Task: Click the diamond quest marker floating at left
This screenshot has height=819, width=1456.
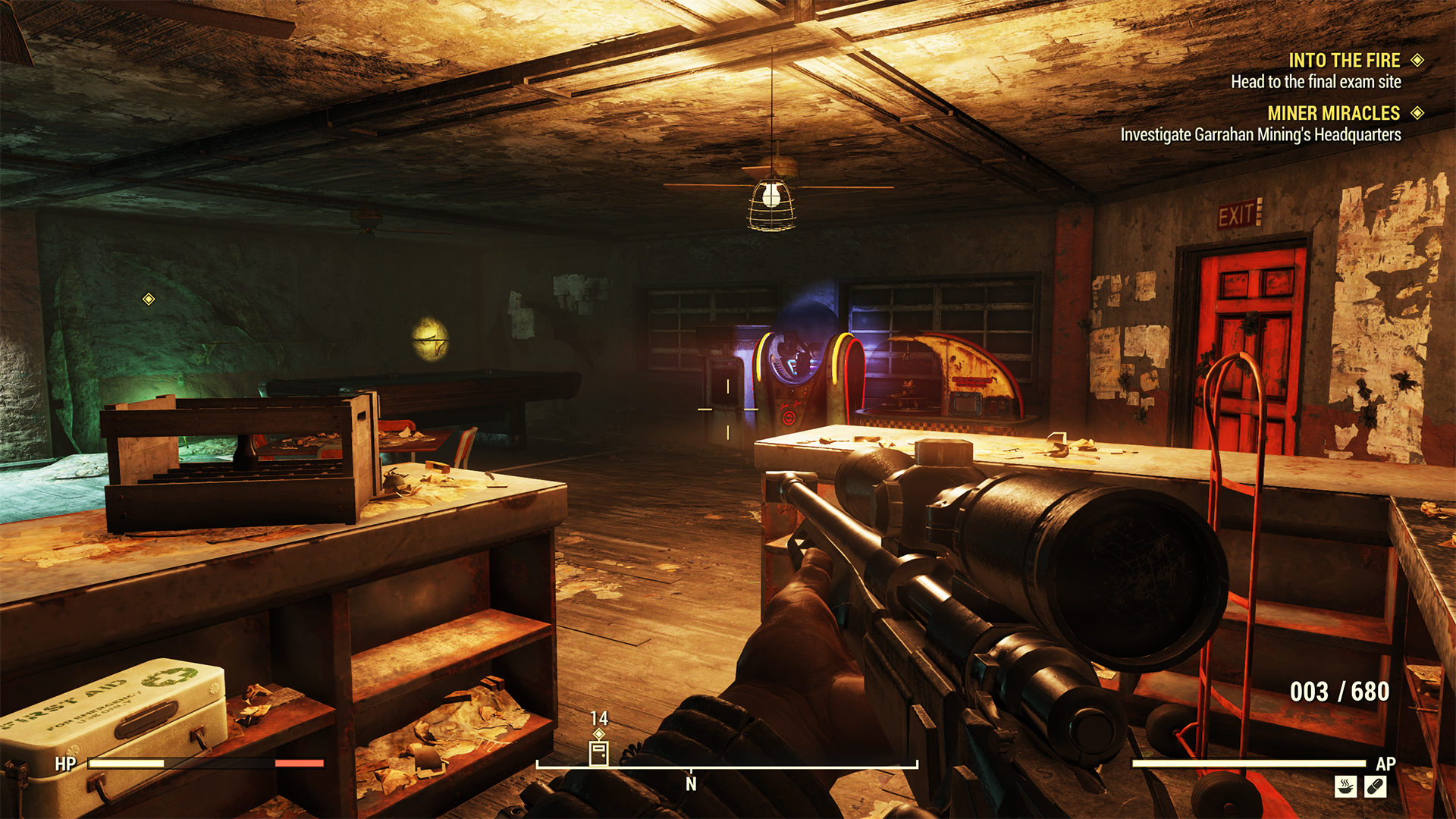Action: (x=149, y=300)
